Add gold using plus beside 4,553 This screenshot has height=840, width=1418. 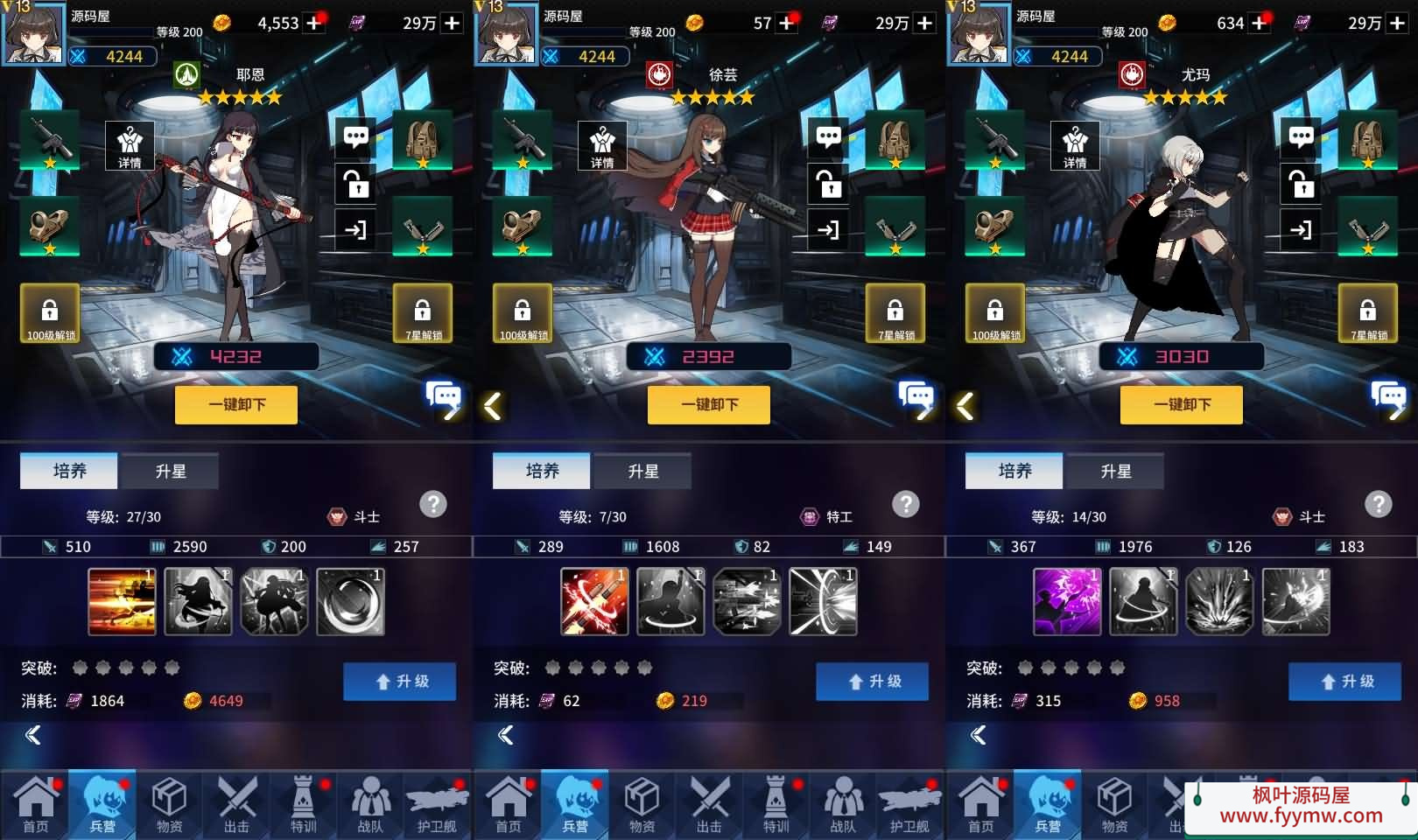(314, 24)
